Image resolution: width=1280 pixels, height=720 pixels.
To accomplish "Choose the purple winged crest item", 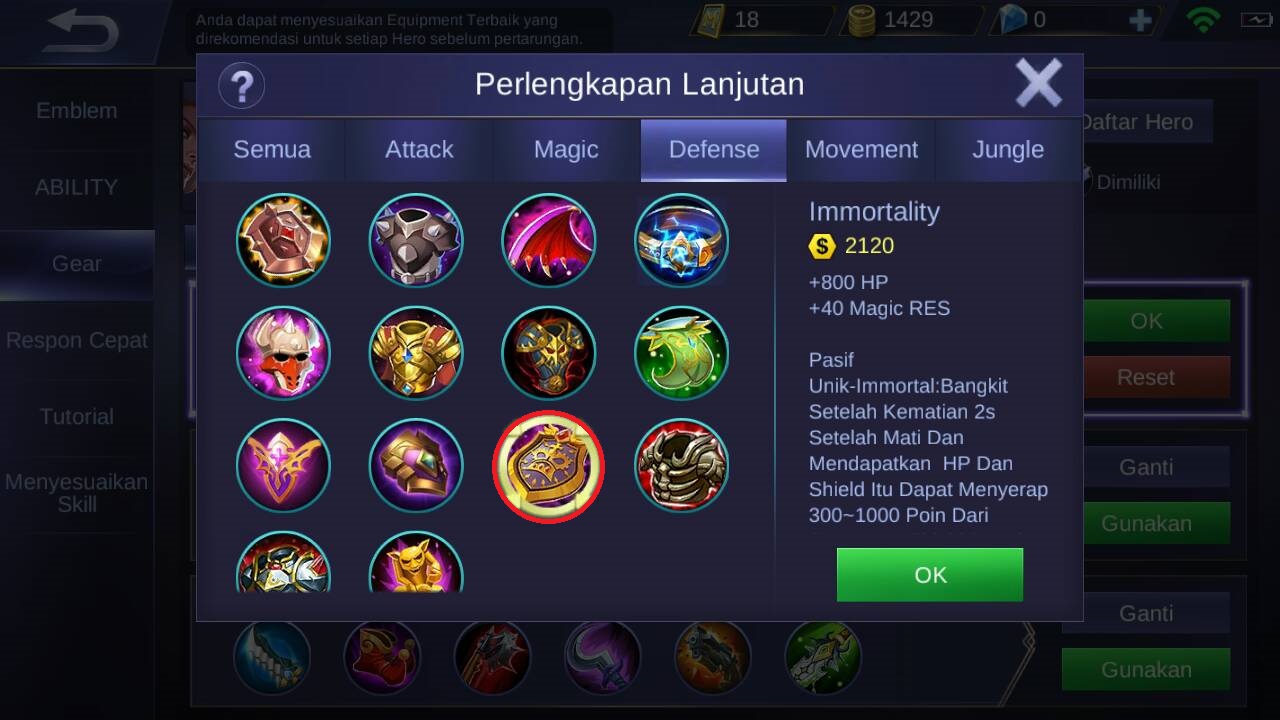I will pos(283,466).
